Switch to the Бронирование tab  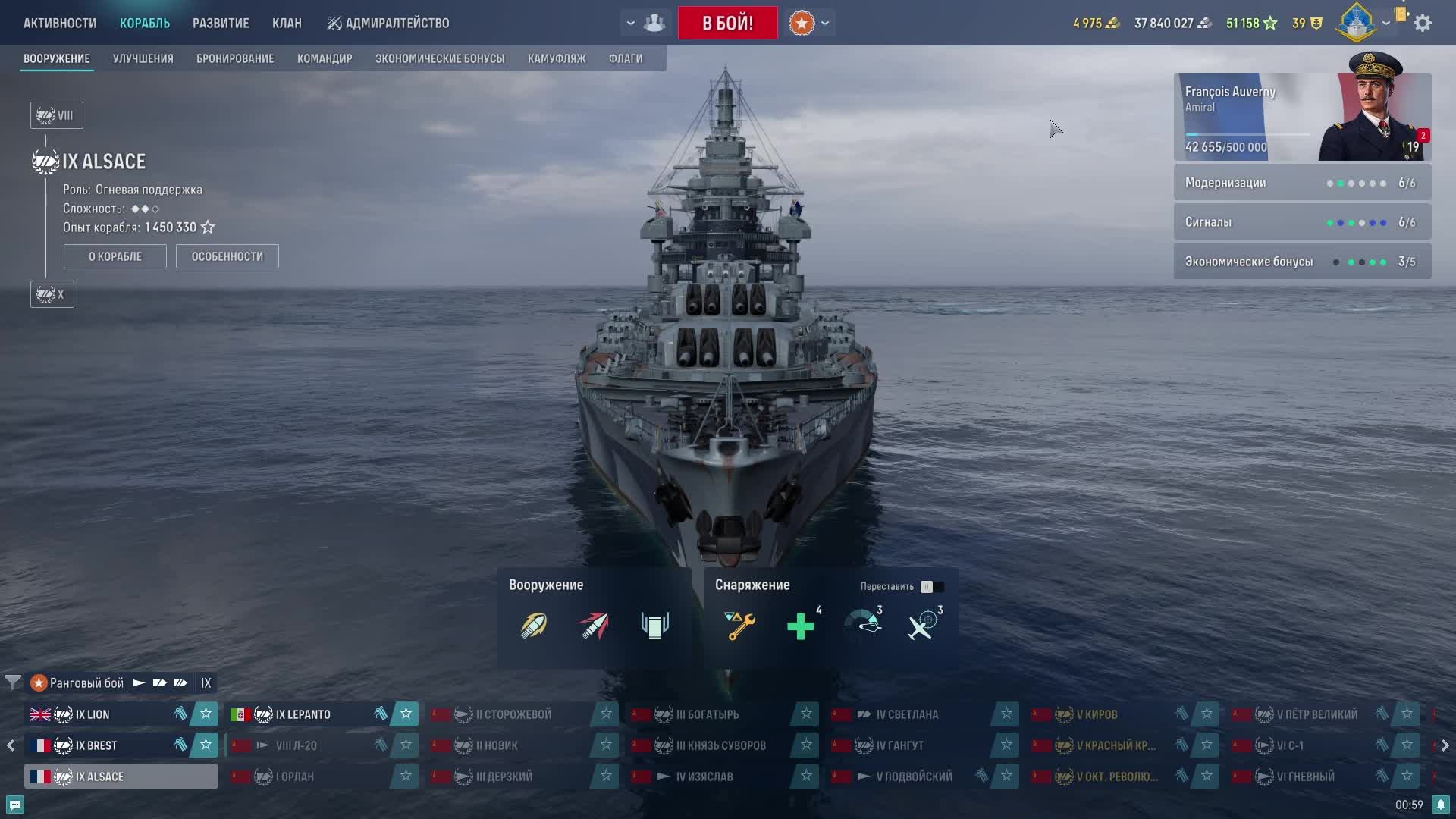click(x=235, y=58)
